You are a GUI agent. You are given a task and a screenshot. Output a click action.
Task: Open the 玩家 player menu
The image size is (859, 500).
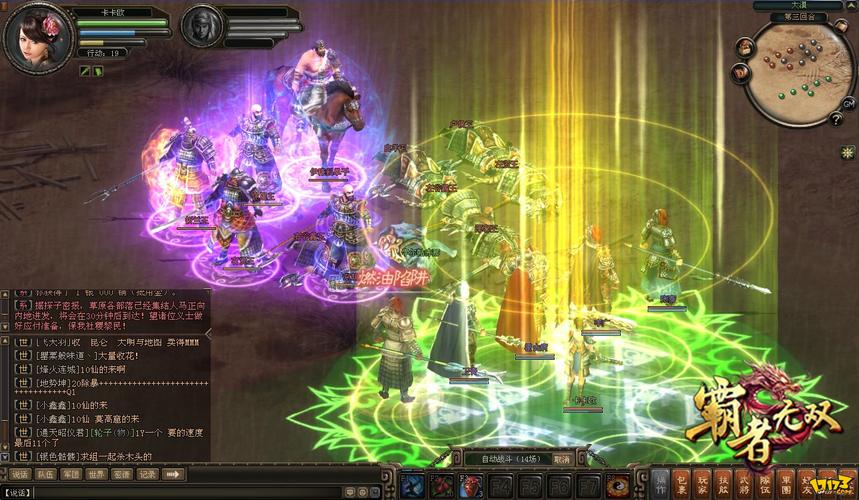(x=703, y=483)
